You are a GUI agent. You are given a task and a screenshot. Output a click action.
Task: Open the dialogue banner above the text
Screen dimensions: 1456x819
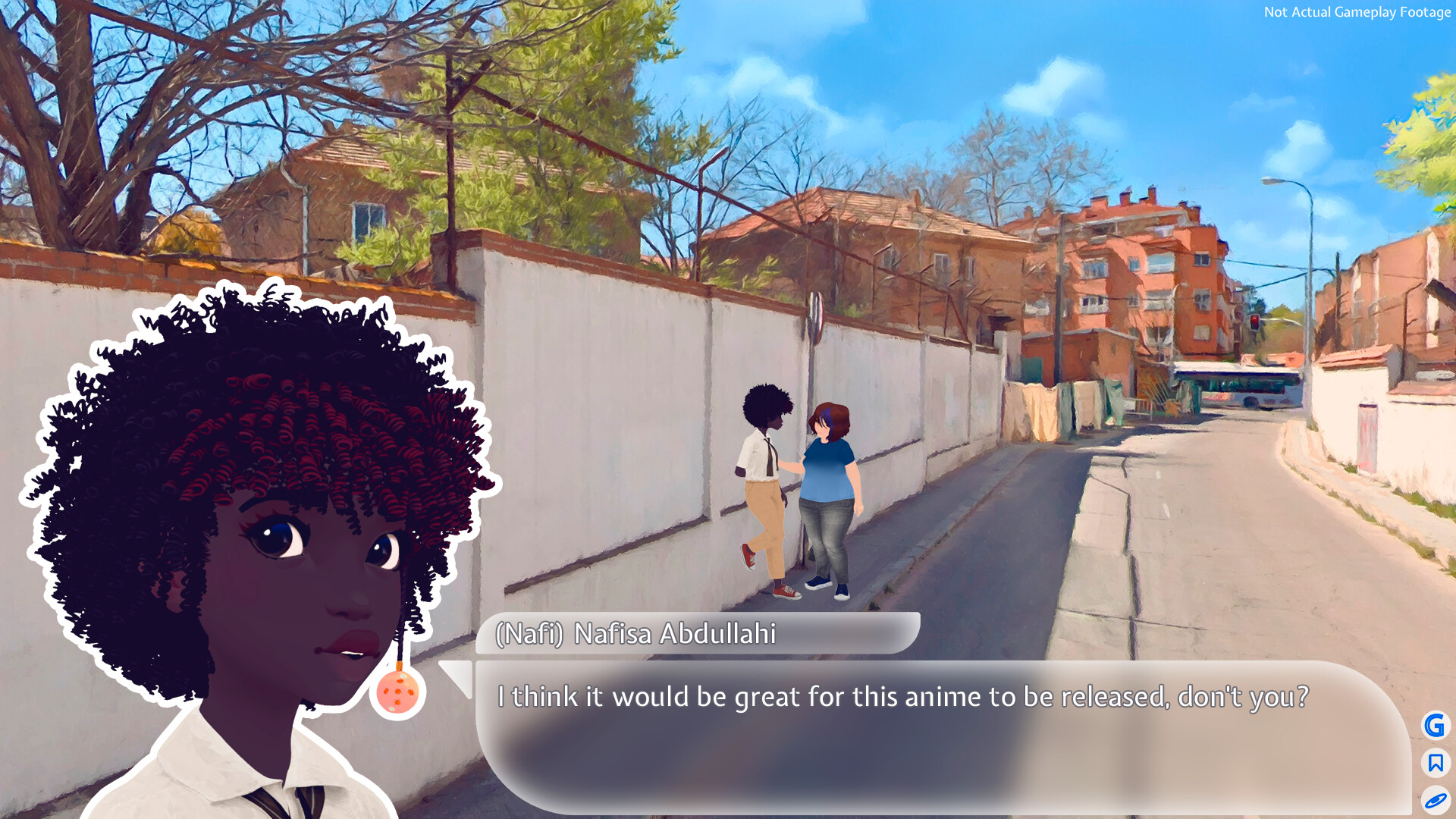point(698,637)
